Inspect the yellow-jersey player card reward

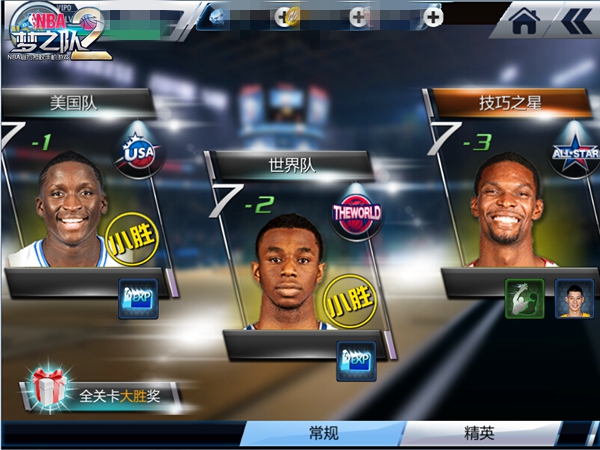pos(572,297)
